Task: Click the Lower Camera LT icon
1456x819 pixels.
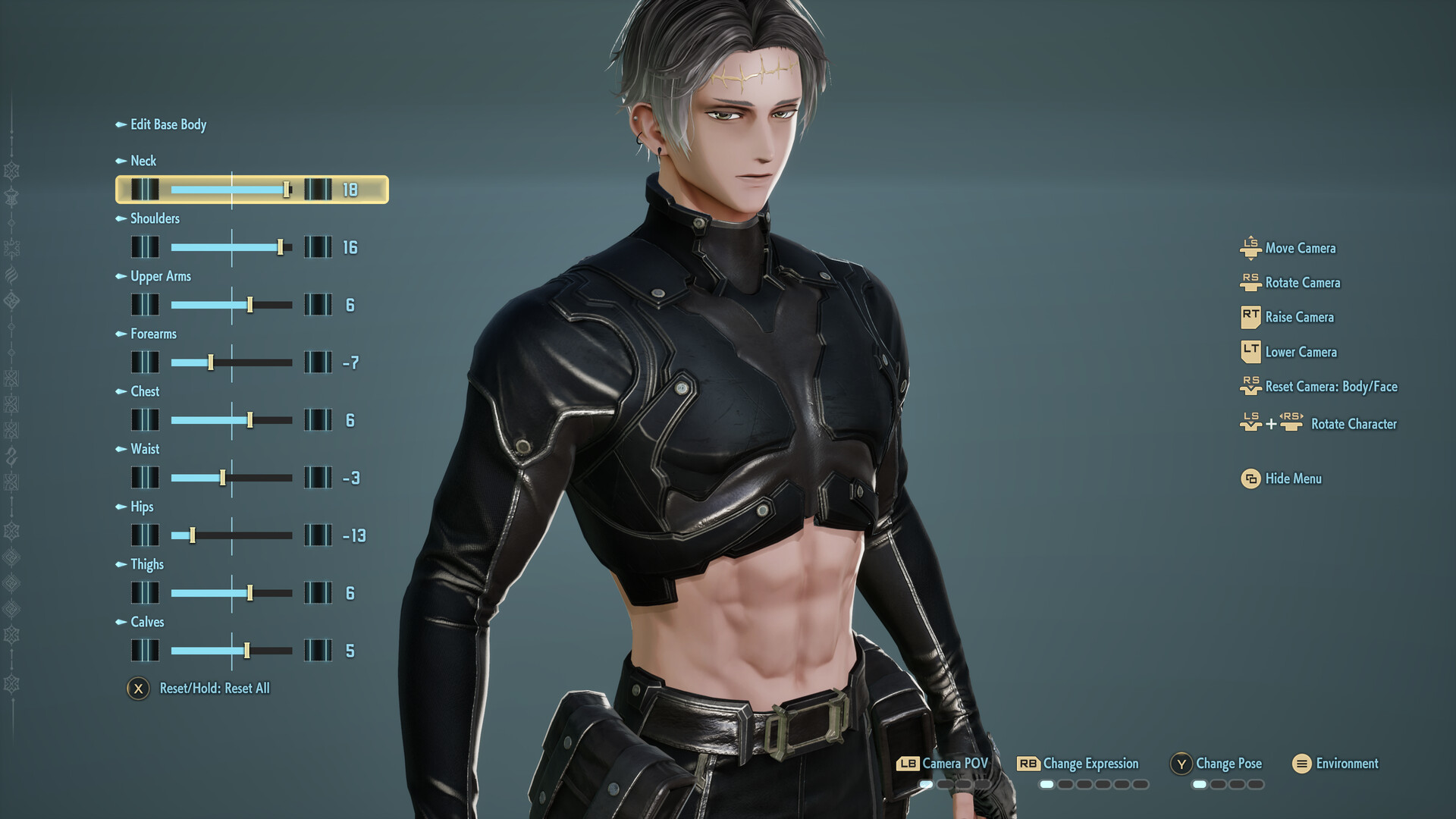Action: tap(1253, 352)
